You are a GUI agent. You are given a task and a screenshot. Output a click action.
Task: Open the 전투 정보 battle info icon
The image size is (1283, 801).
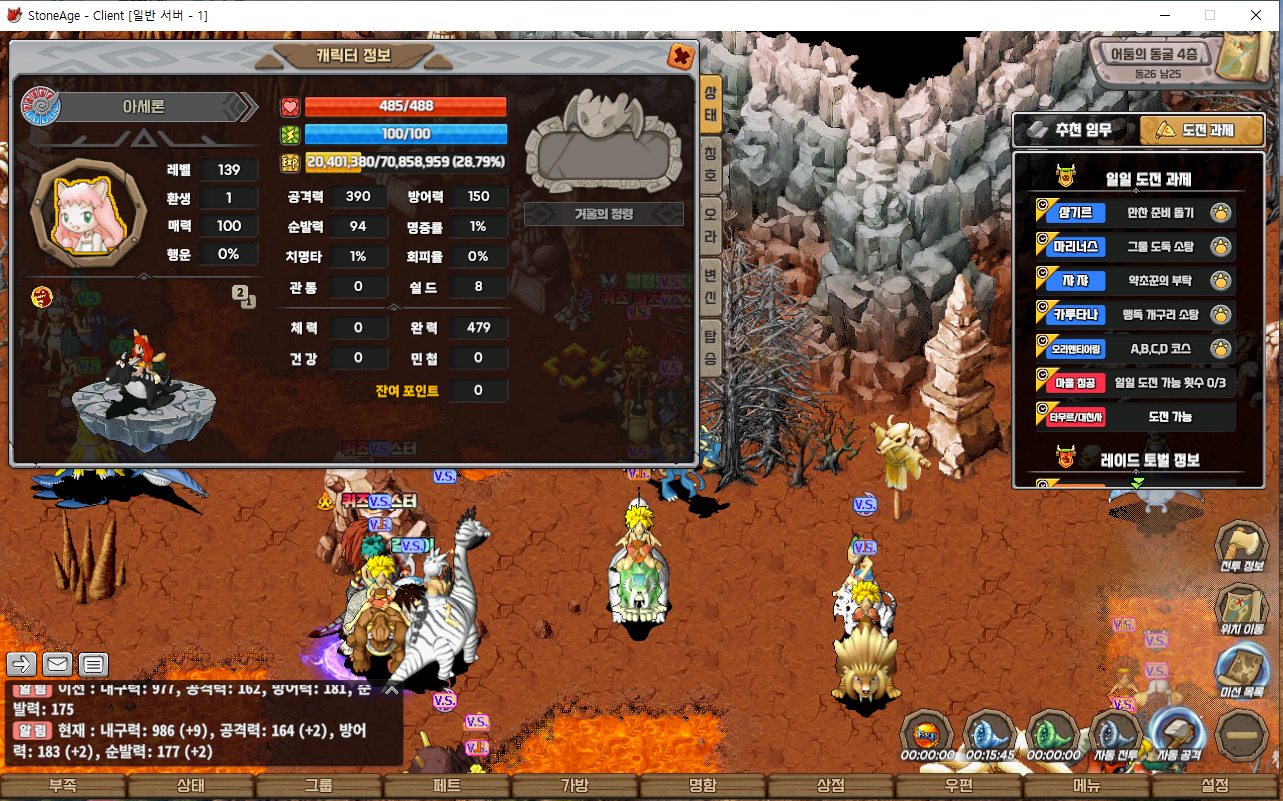[x=1241, y=547]
